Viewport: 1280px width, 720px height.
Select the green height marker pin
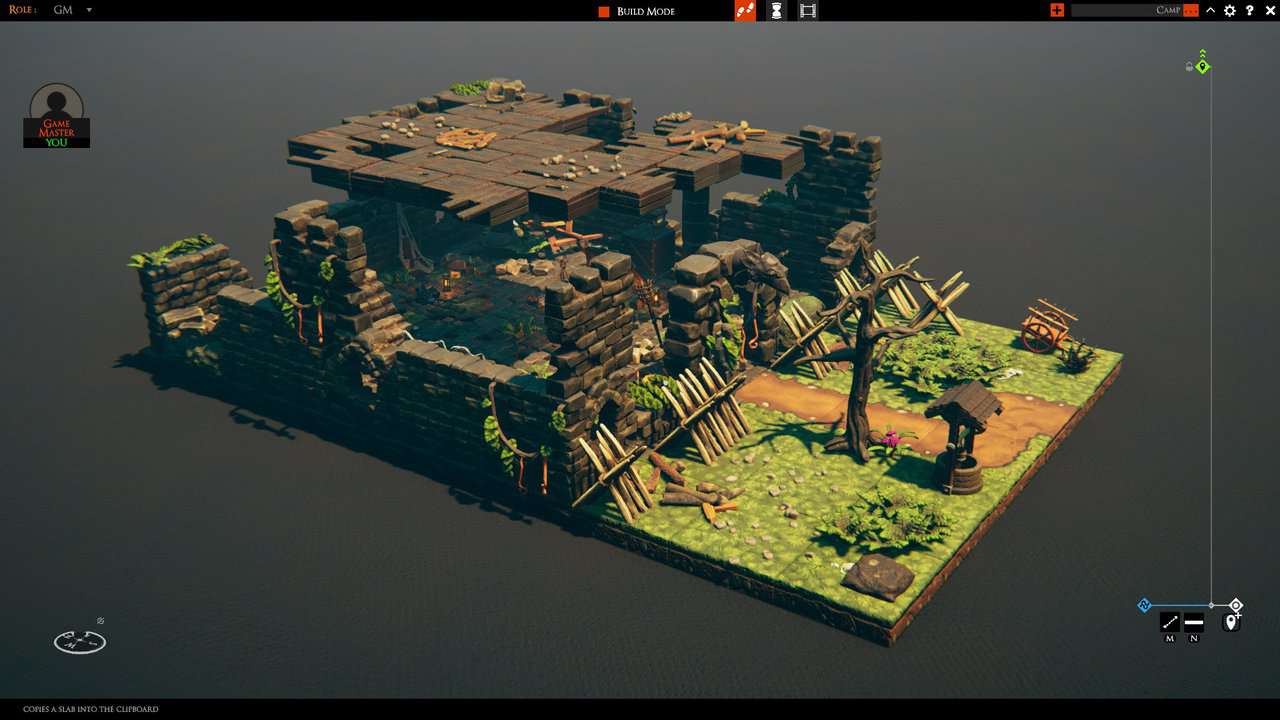pyautogui.click(x=1201, y=66)
